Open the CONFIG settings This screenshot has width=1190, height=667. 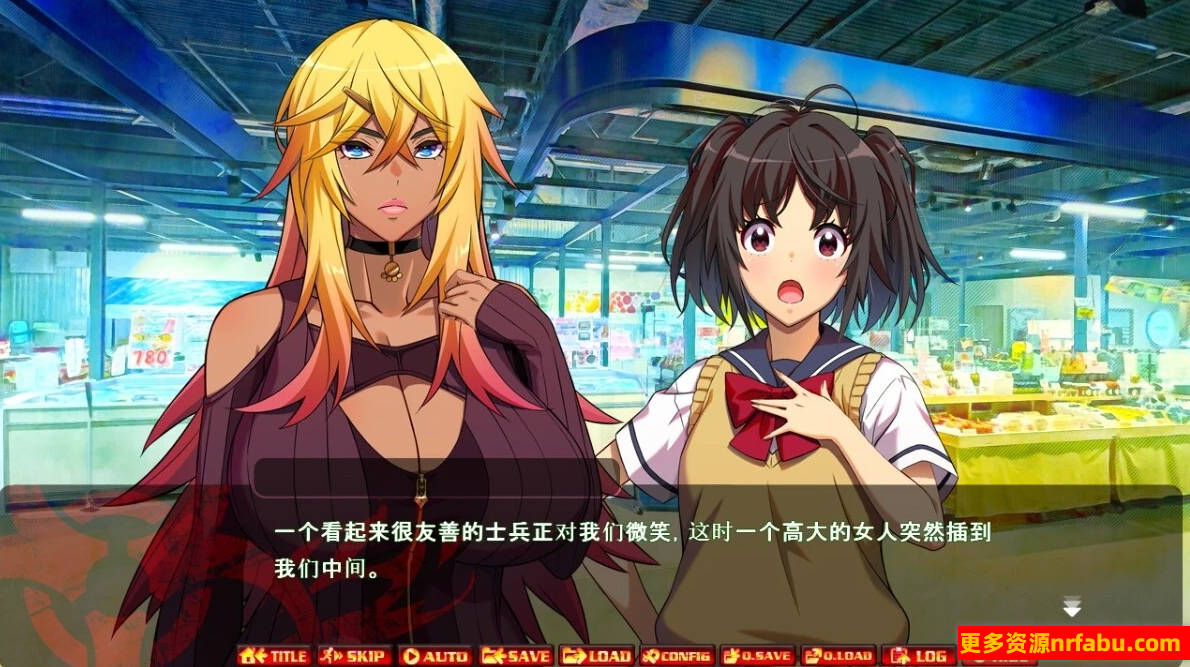pyautogui.click(x=677, y=656)
